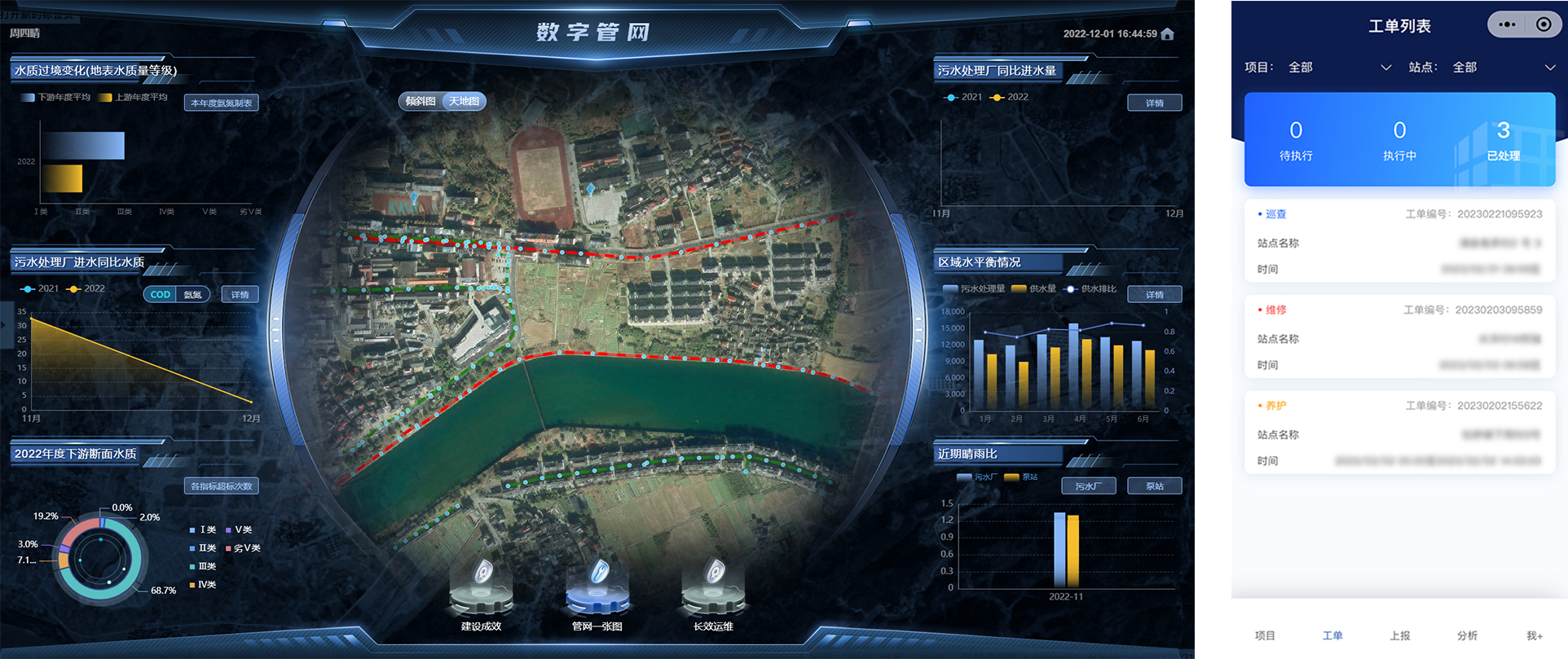Viewport: 1568px width, 659px height.
Task: Switch to the 分析 tab
Action: coord(1465,636)
